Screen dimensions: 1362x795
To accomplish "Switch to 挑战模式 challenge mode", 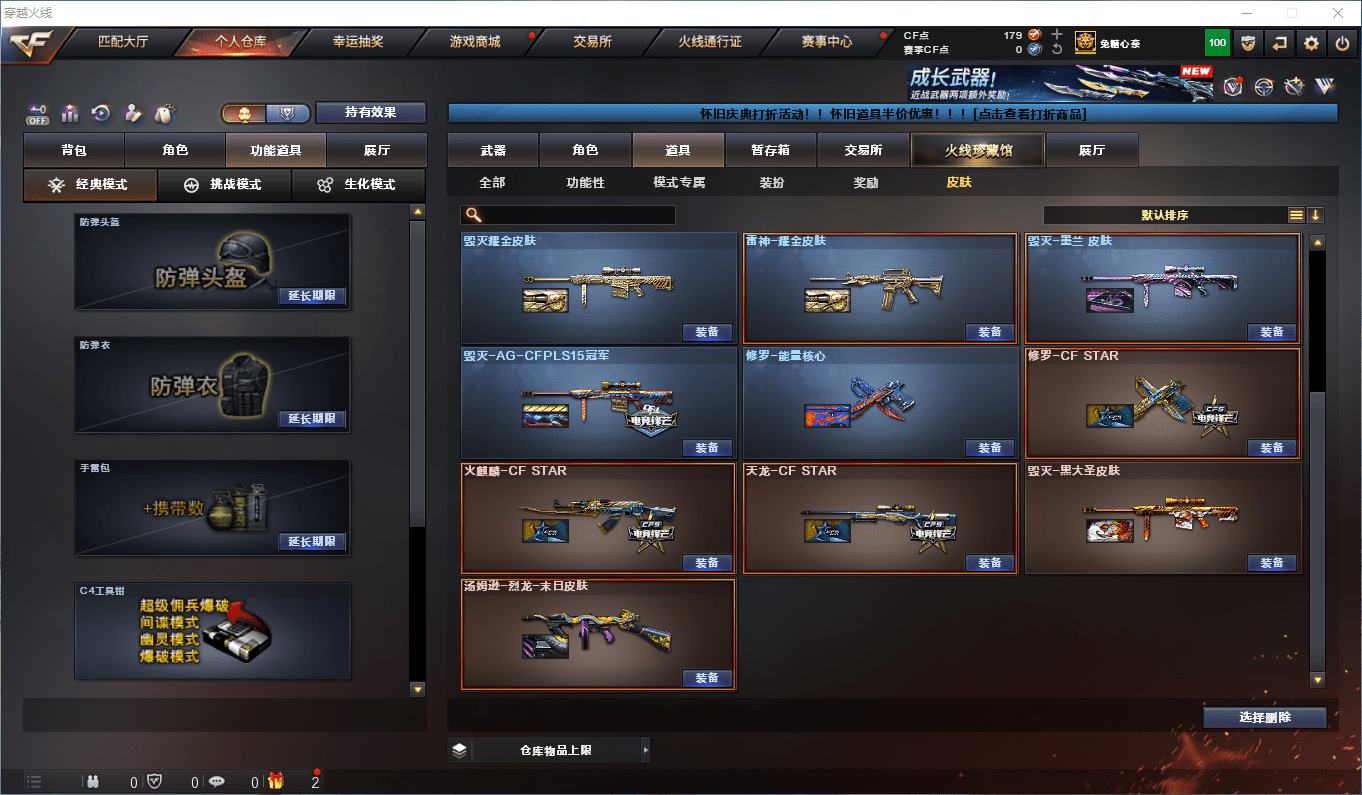I will coord(224,185).
